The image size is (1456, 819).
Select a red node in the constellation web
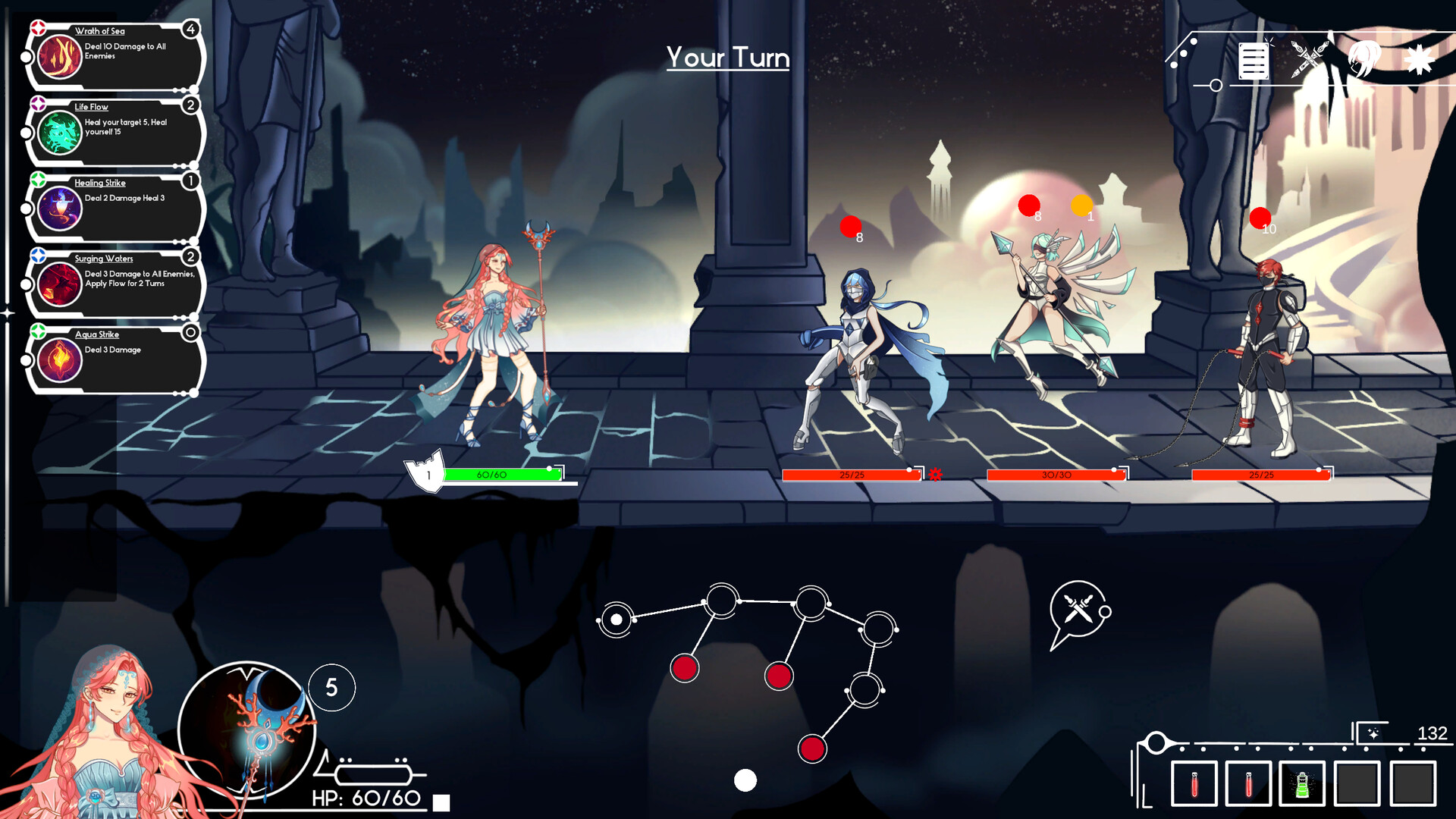tap(686, 669)
